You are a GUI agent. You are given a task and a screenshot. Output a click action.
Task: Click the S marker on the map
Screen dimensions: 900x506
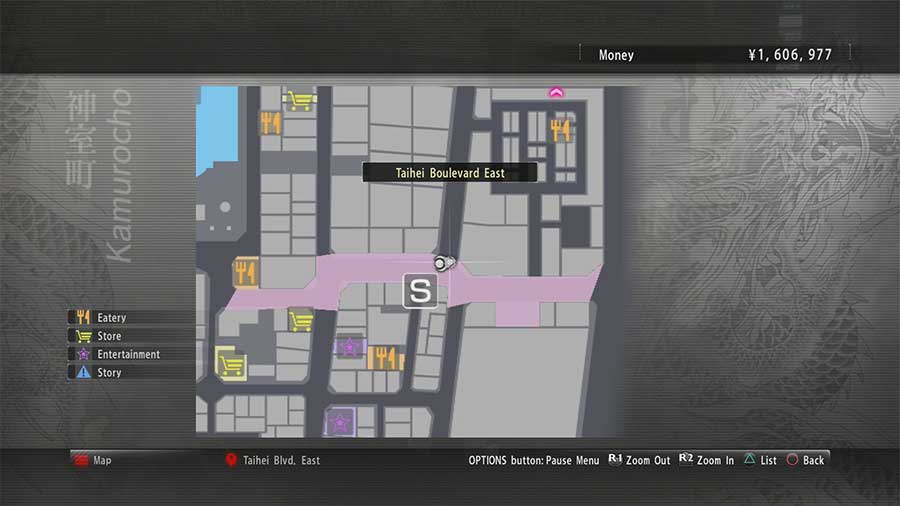pyautogui.click(x=421, y=291)
